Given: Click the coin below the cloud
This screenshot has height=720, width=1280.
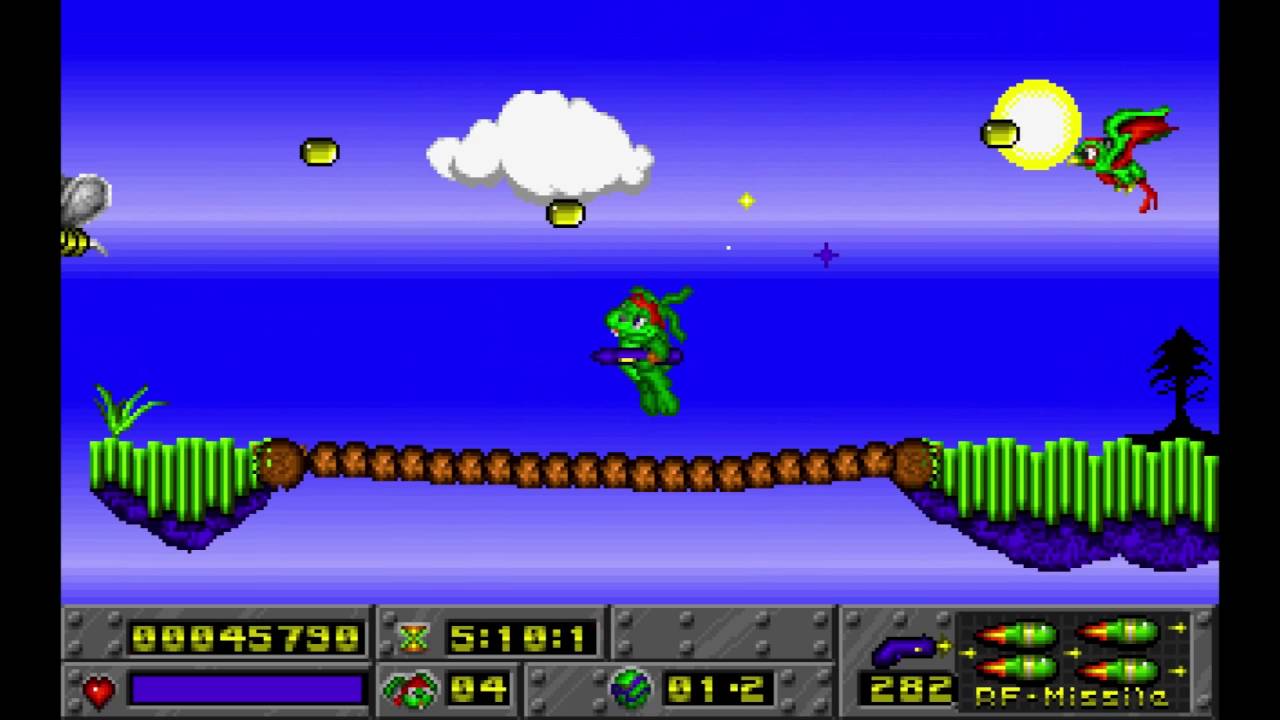Looking at the screenshot, I should point(566,213).
